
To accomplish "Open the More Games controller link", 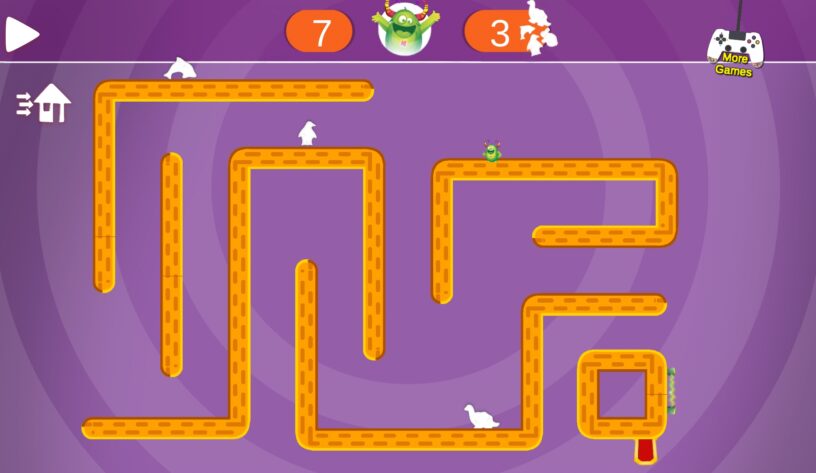I will (x=736, y=52).
